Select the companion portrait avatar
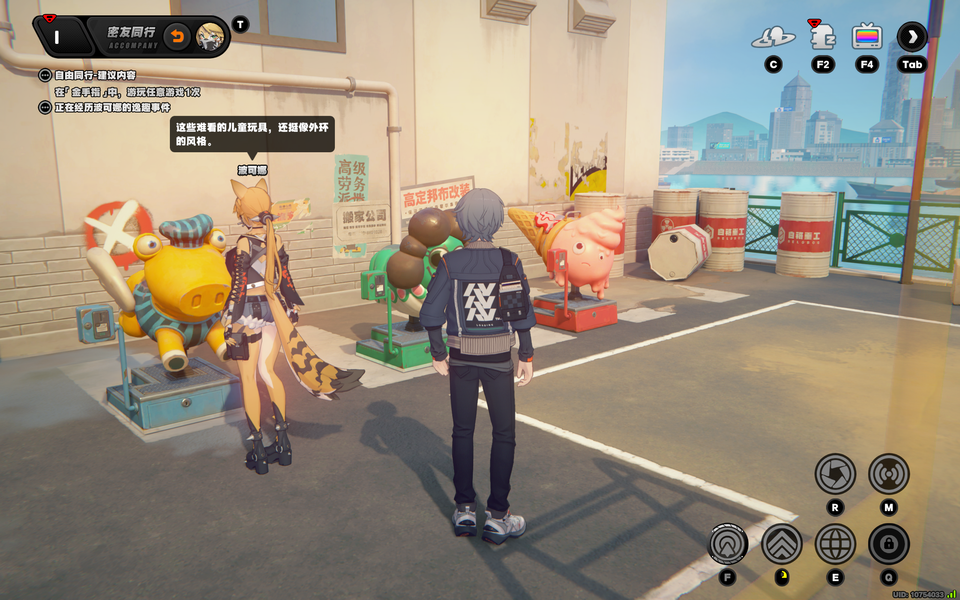 (210, 38)
